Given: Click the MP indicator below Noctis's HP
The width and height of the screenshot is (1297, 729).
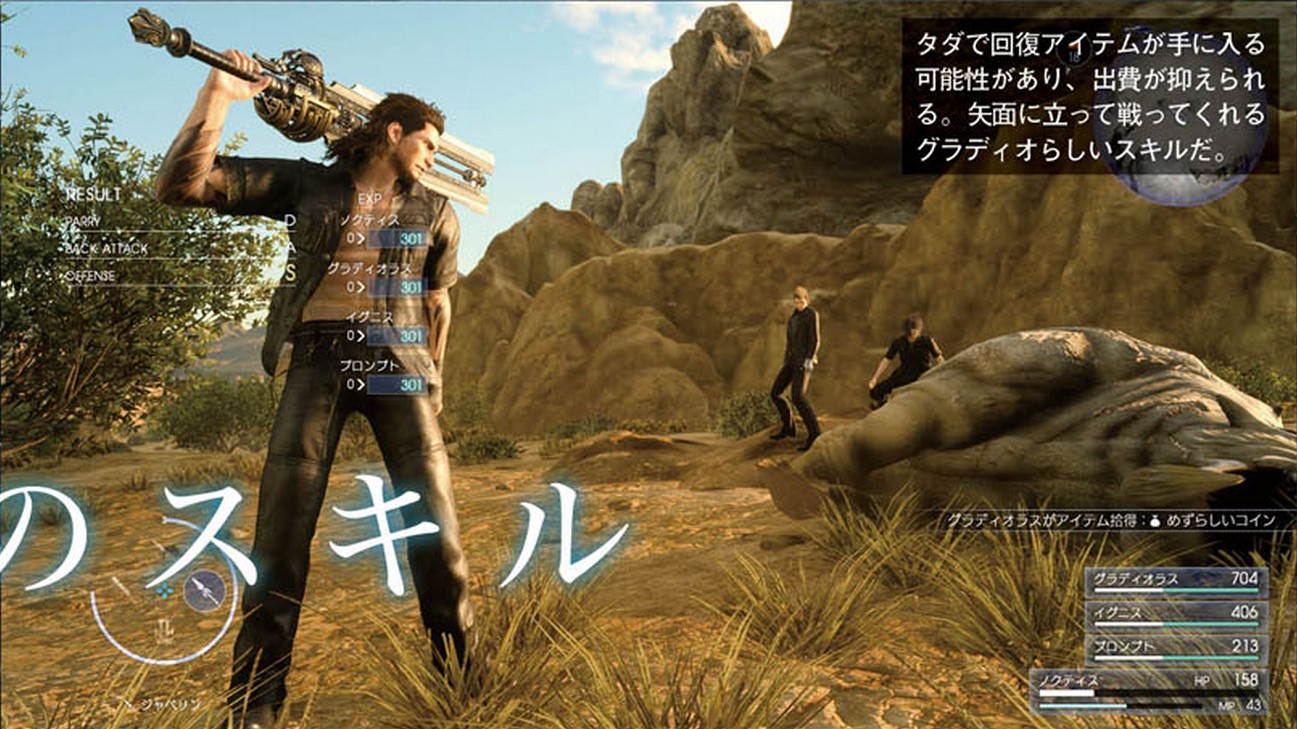Looking at the screenshot, I should (x=1228, y=706).
